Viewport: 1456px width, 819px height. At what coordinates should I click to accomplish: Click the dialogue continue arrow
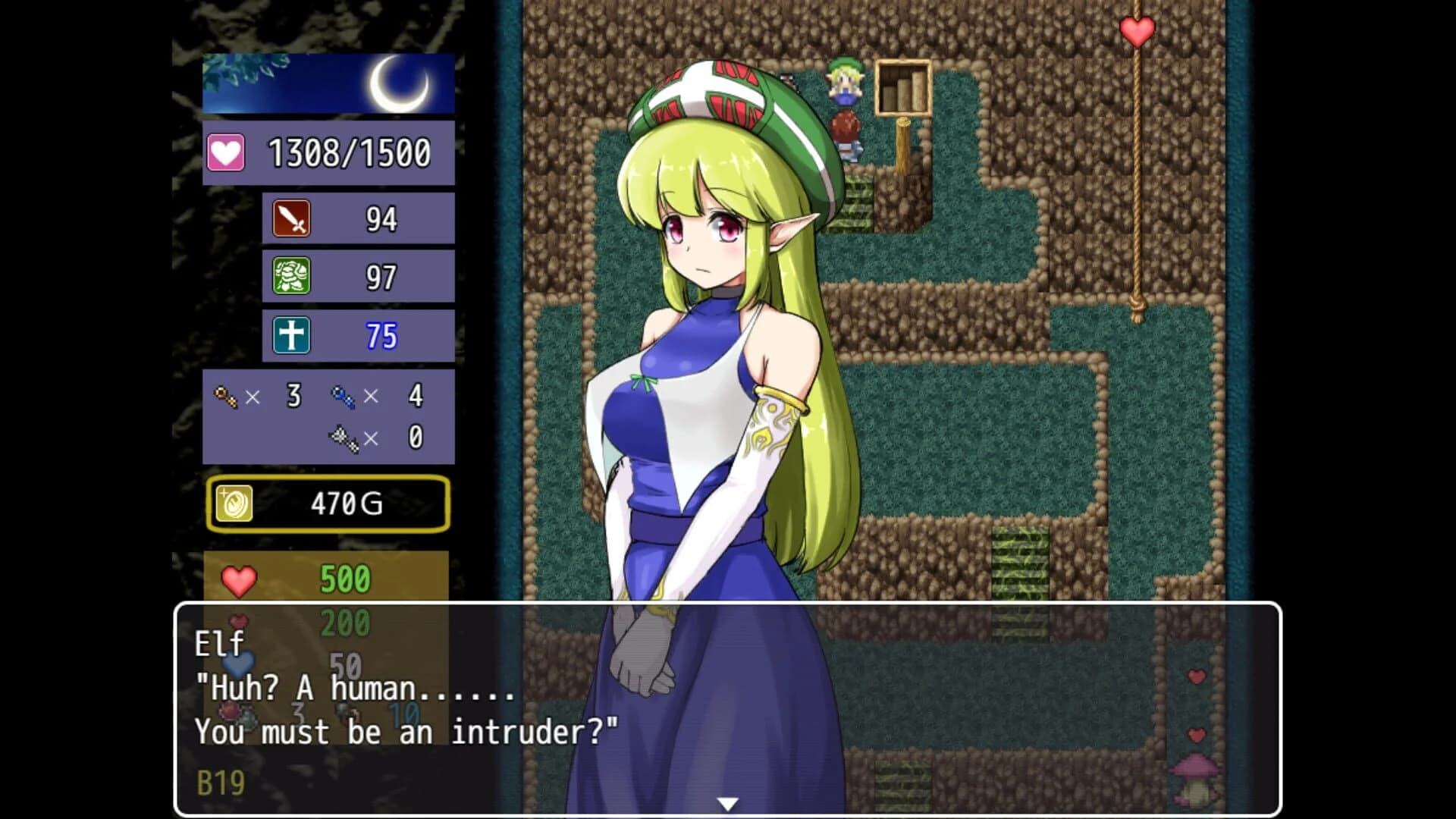pyautogui.click(x=729, y=802)
